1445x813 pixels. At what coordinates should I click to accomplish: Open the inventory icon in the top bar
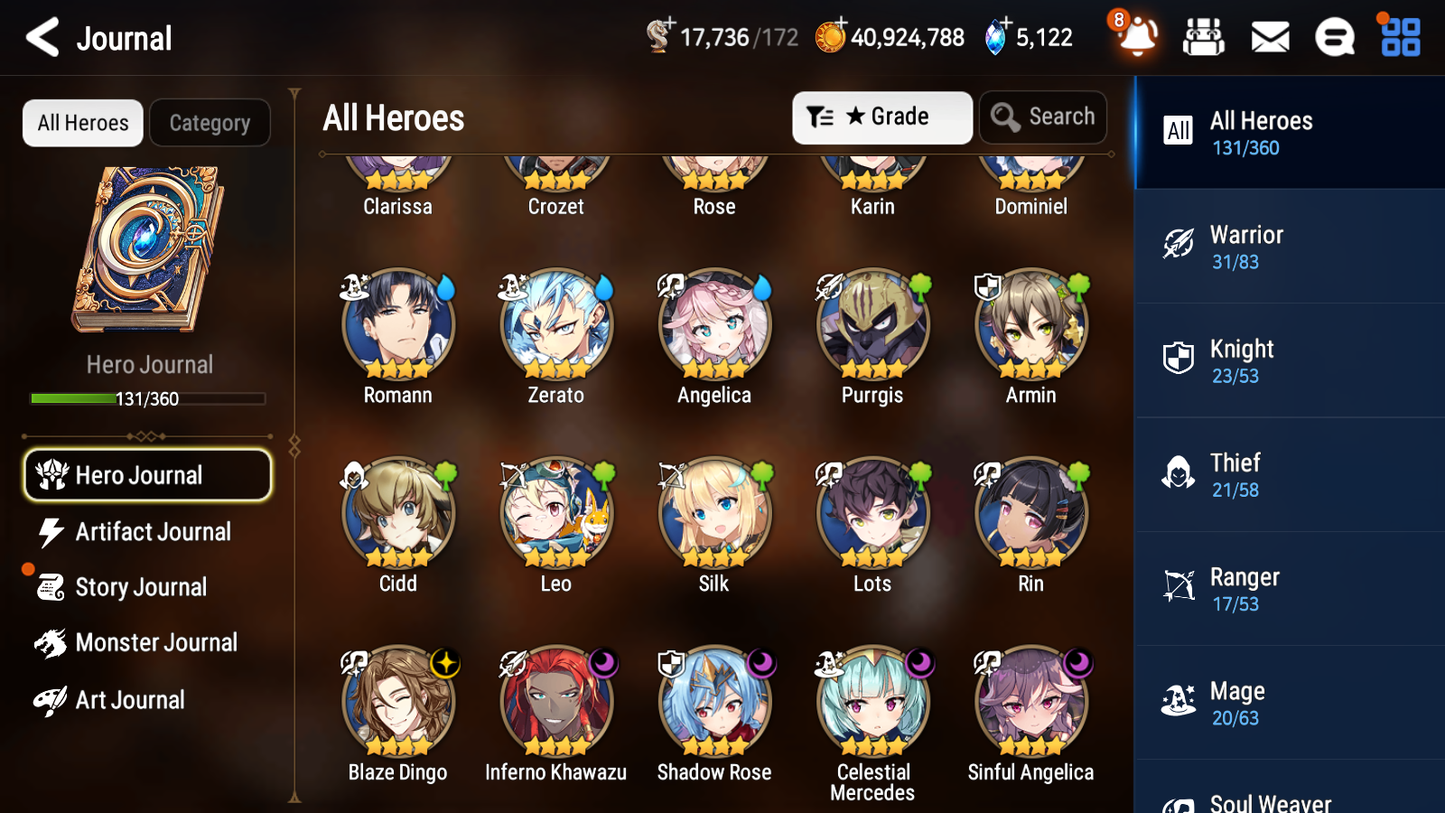pos(1203,36)
